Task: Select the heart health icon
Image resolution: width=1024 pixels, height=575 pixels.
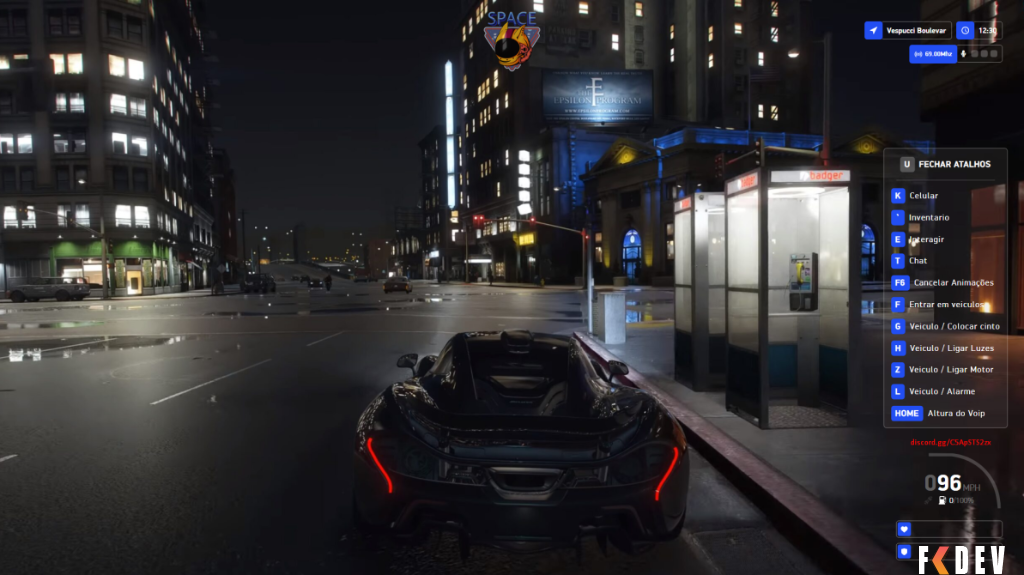Action: (905, 529)
